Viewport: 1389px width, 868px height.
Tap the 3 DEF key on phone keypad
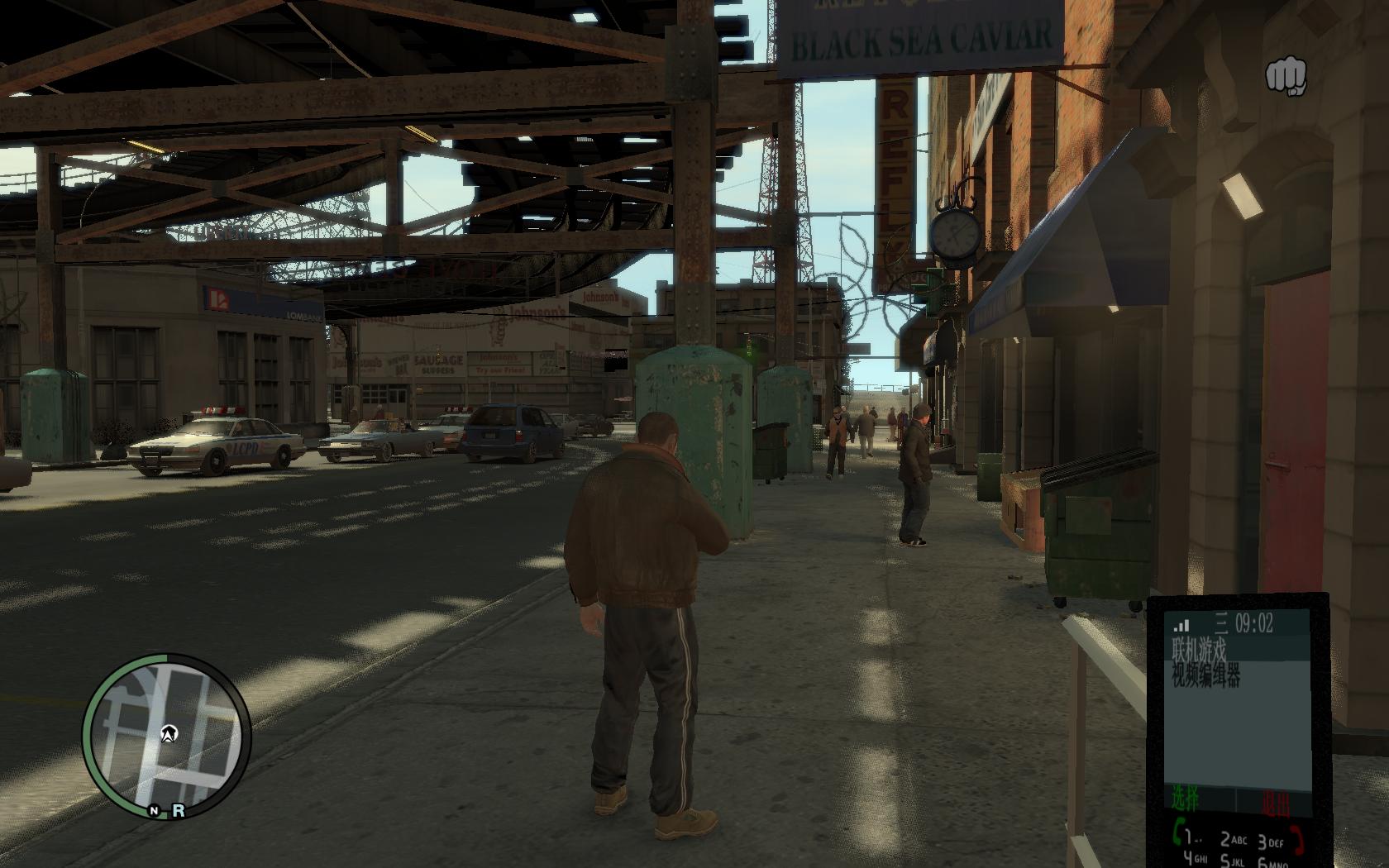tap(1272, 842)
